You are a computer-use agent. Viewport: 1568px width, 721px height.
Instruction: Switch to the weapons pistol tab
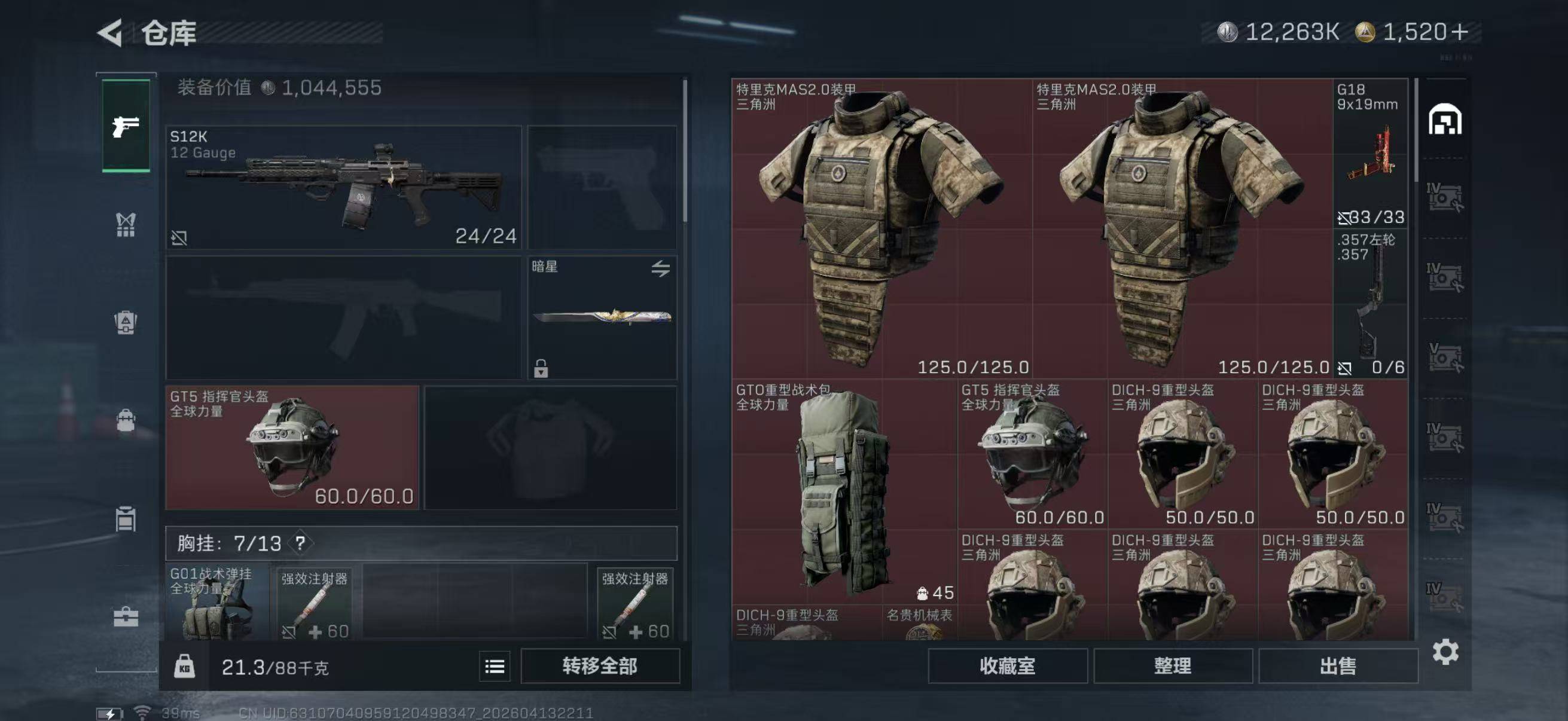(126, 127)
